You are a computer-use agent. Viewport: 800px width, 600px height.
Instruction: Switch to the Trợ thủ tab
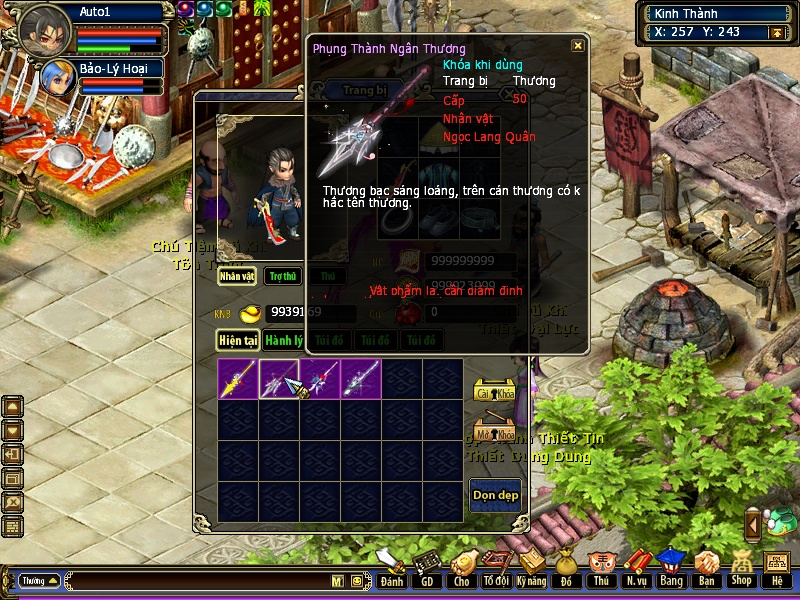pos(283,276)
